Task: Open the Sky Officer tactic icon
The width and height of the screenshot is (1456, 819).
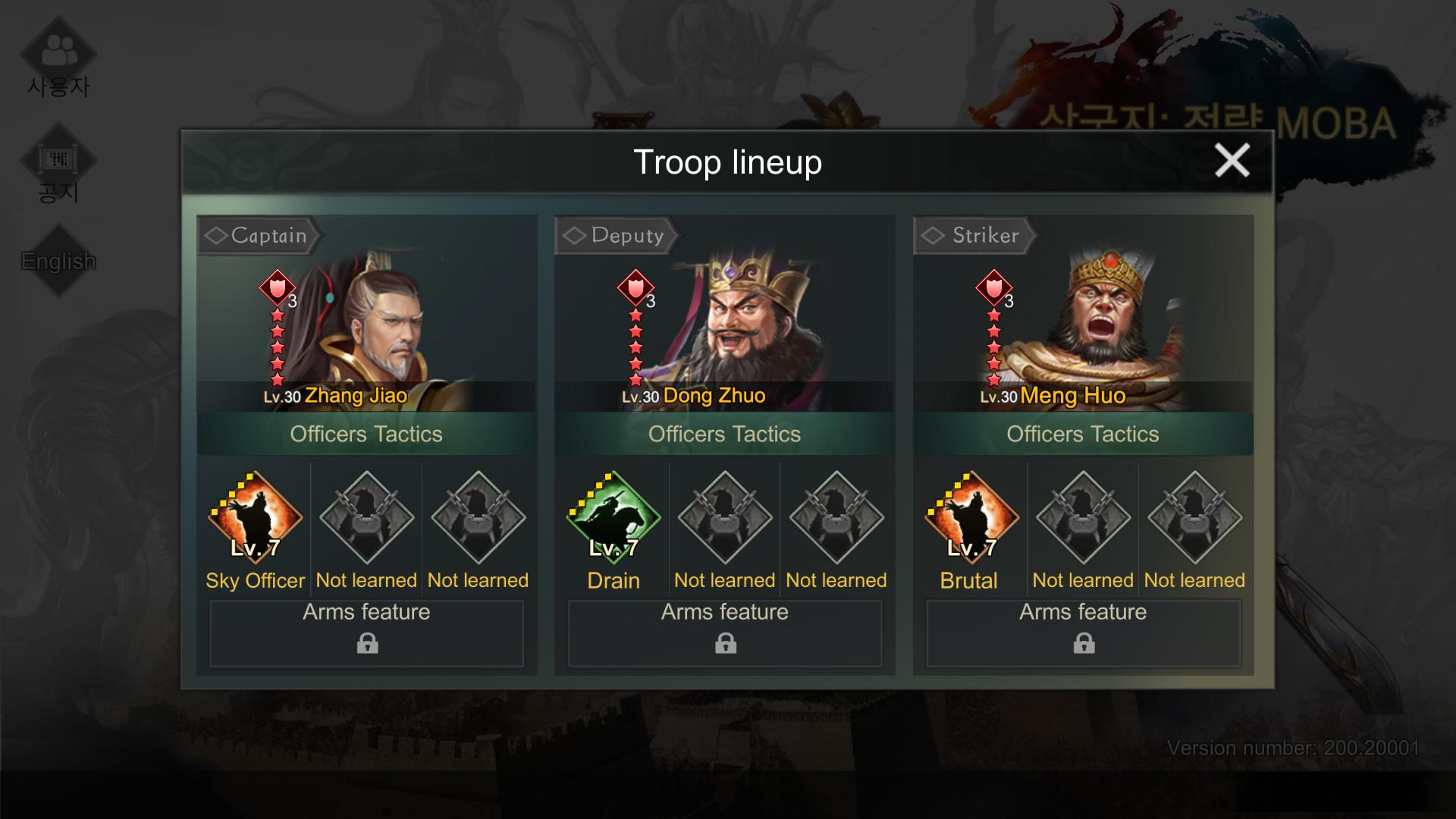Action: [x=255, y=519]
